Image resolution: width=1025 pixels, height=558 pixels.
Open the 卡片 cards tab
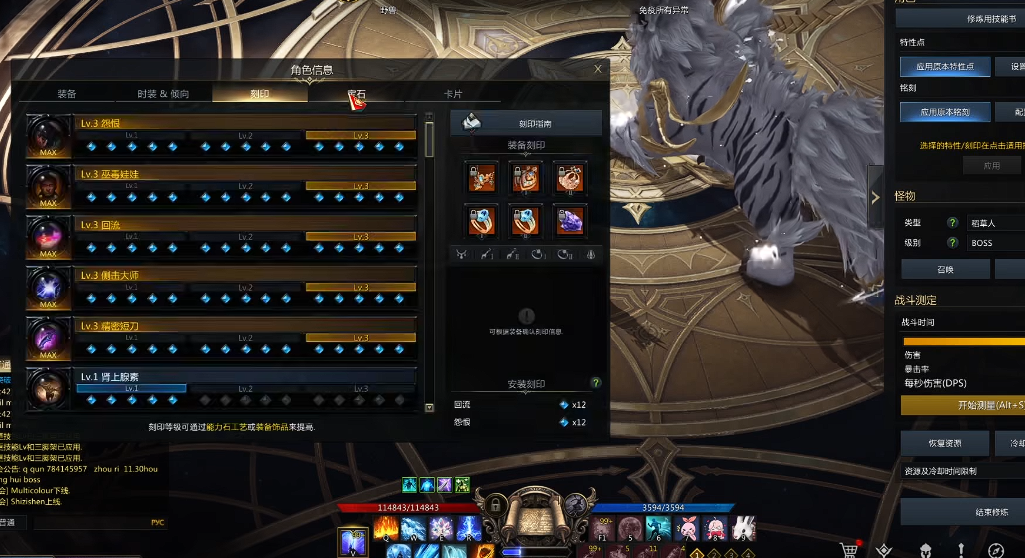453,94
